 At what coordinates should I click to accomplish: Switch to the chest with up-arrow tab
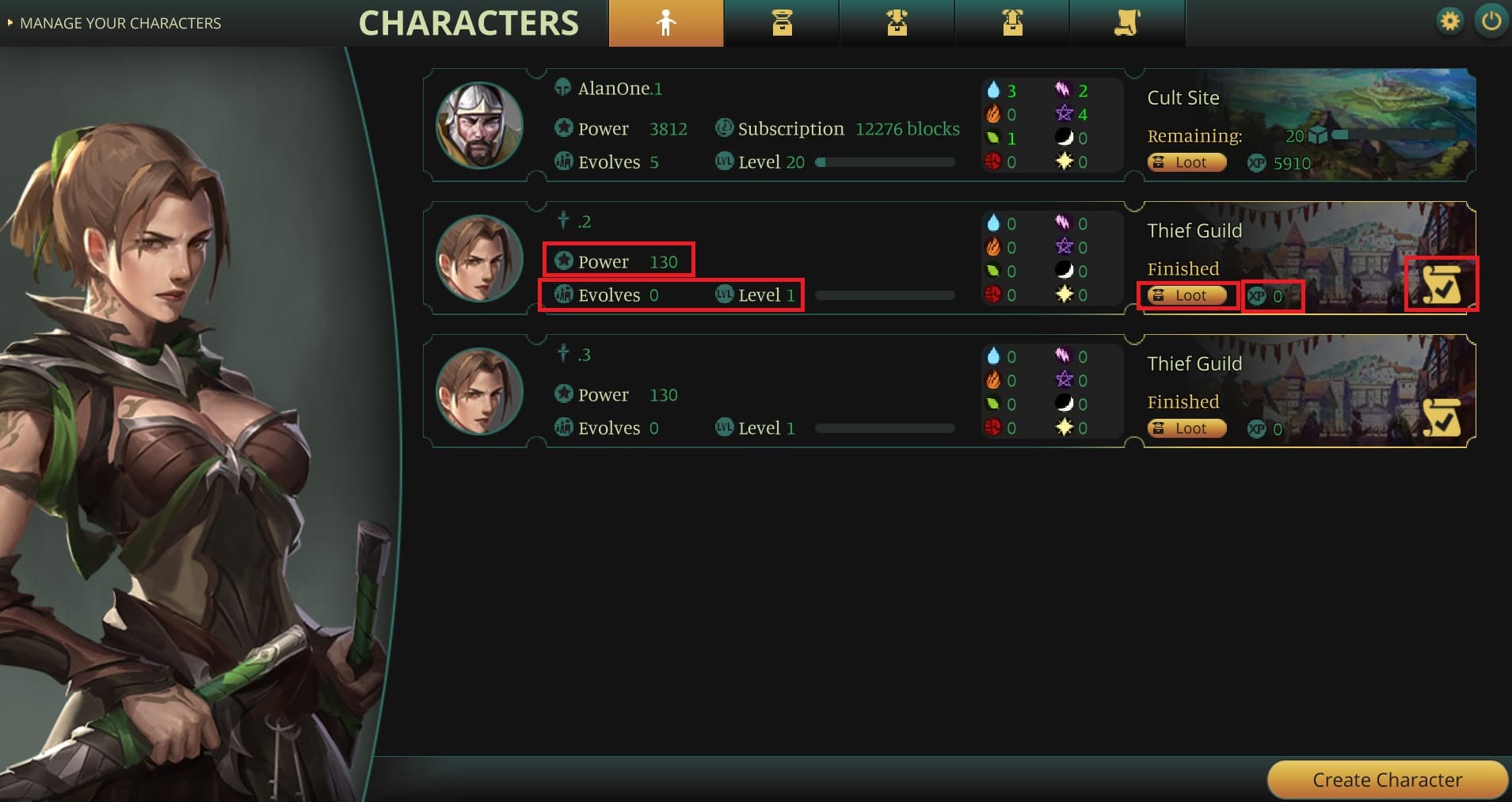point(1012,23)
